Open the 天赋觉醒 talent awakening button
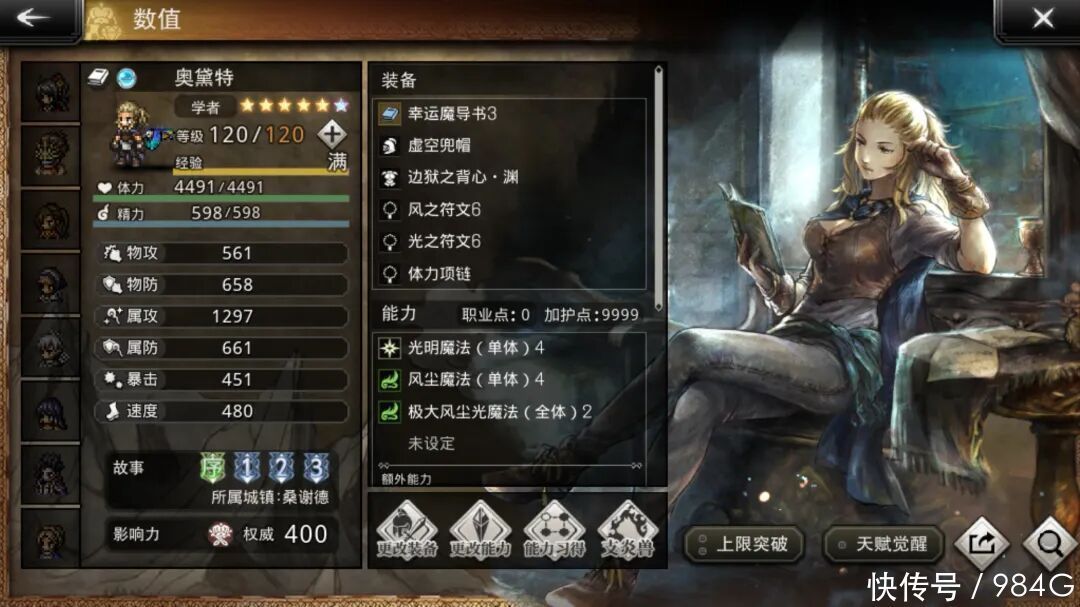 (882, 544)
